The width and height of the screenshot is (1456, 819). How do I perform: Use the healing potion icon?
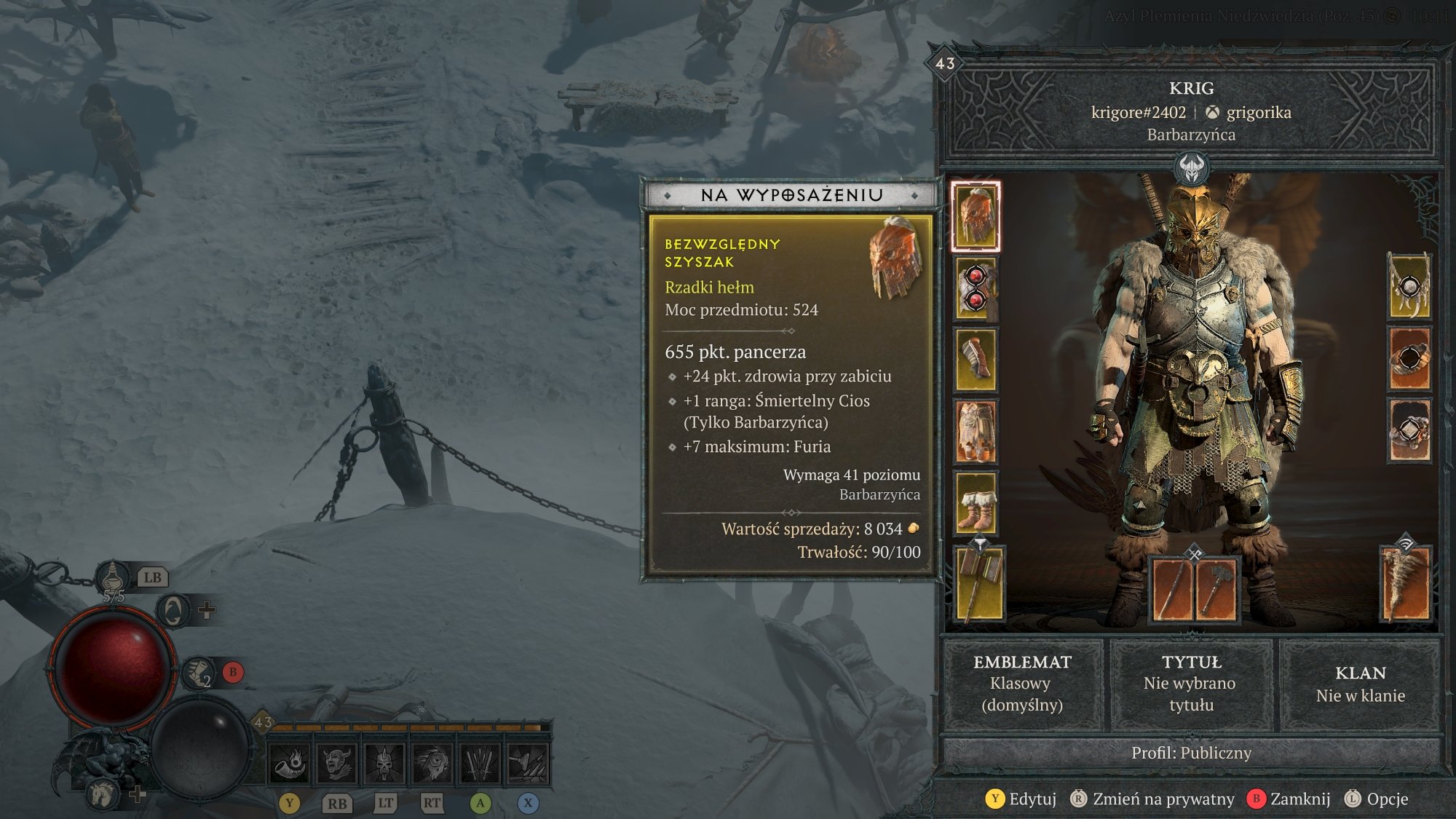[113, 580]
